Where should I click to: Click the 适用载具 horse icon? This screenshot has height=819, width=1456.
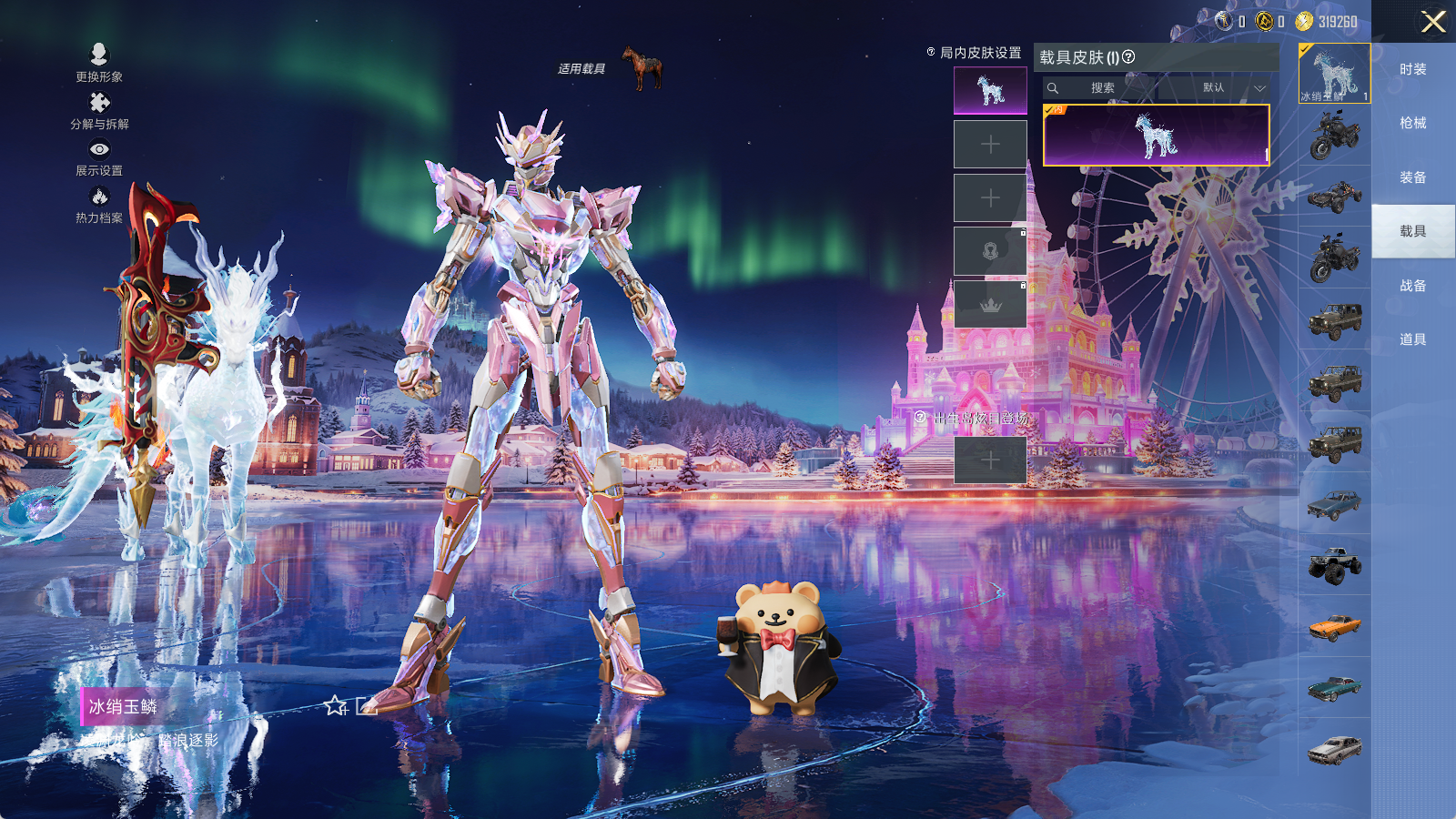[642, 67]
